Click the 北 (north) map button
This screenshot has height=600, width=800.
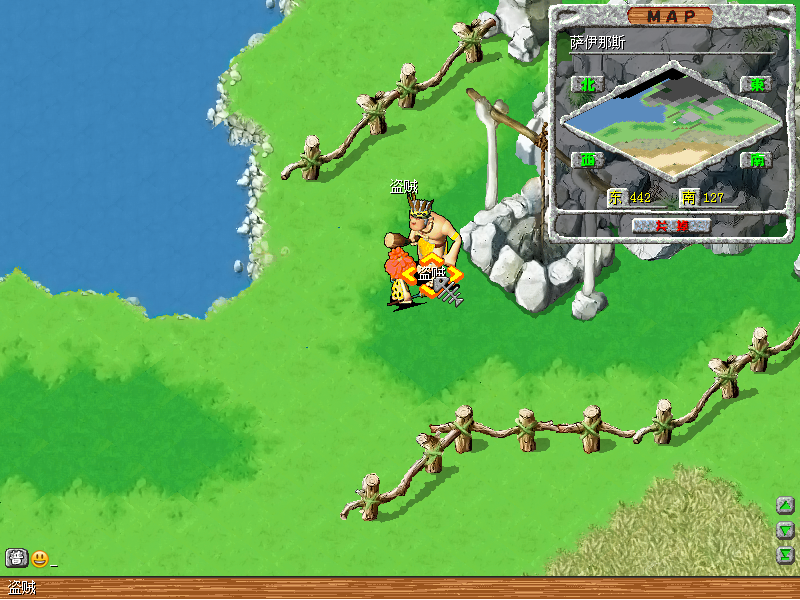(x=587, y=85)
